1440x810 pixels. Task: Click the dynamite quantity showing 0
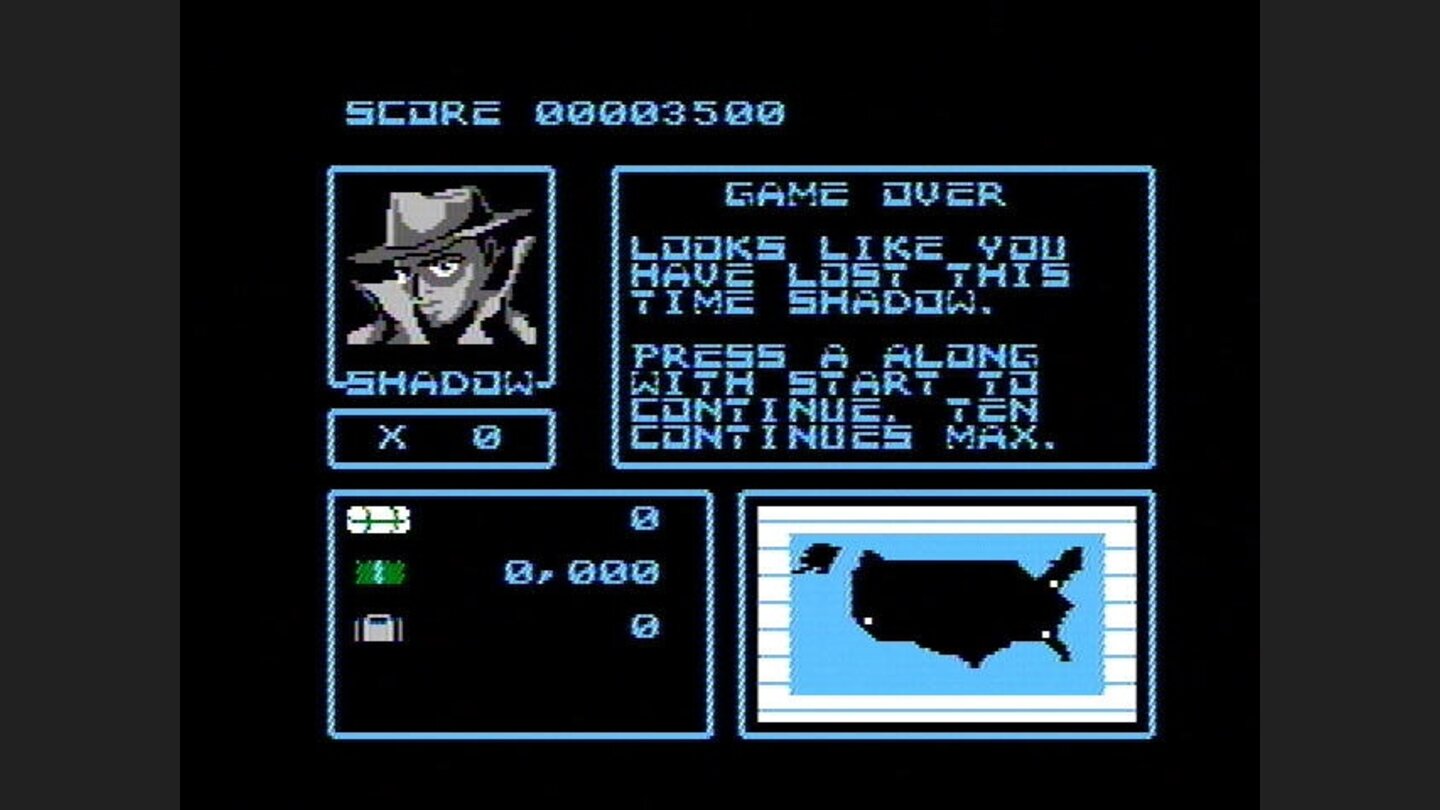click(647, 518)
